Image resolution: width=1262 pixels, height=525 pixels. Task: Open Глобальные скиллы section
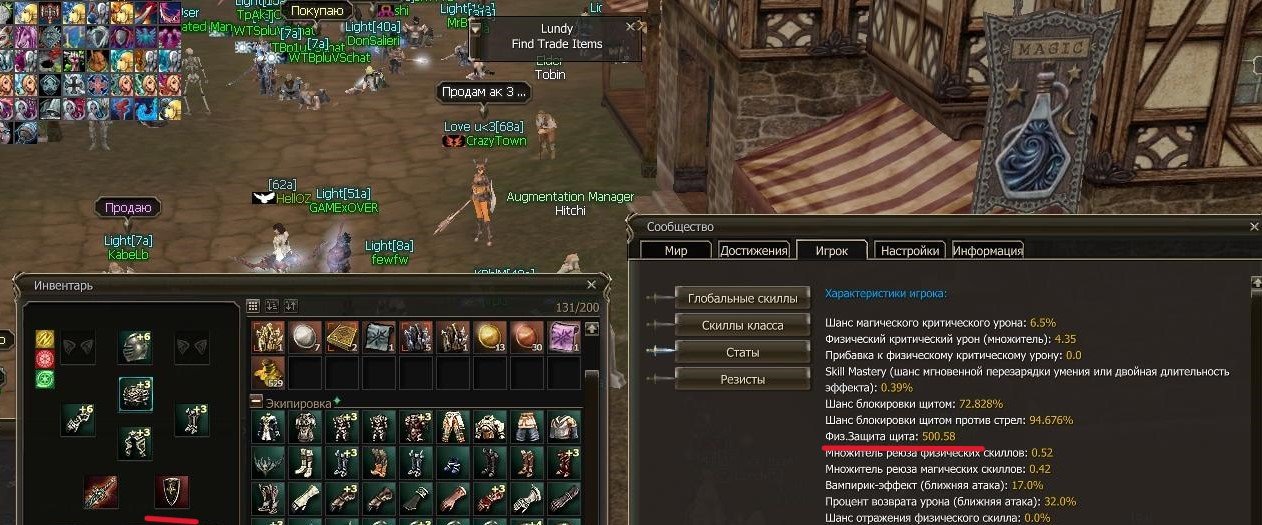(x=742, y=298)
